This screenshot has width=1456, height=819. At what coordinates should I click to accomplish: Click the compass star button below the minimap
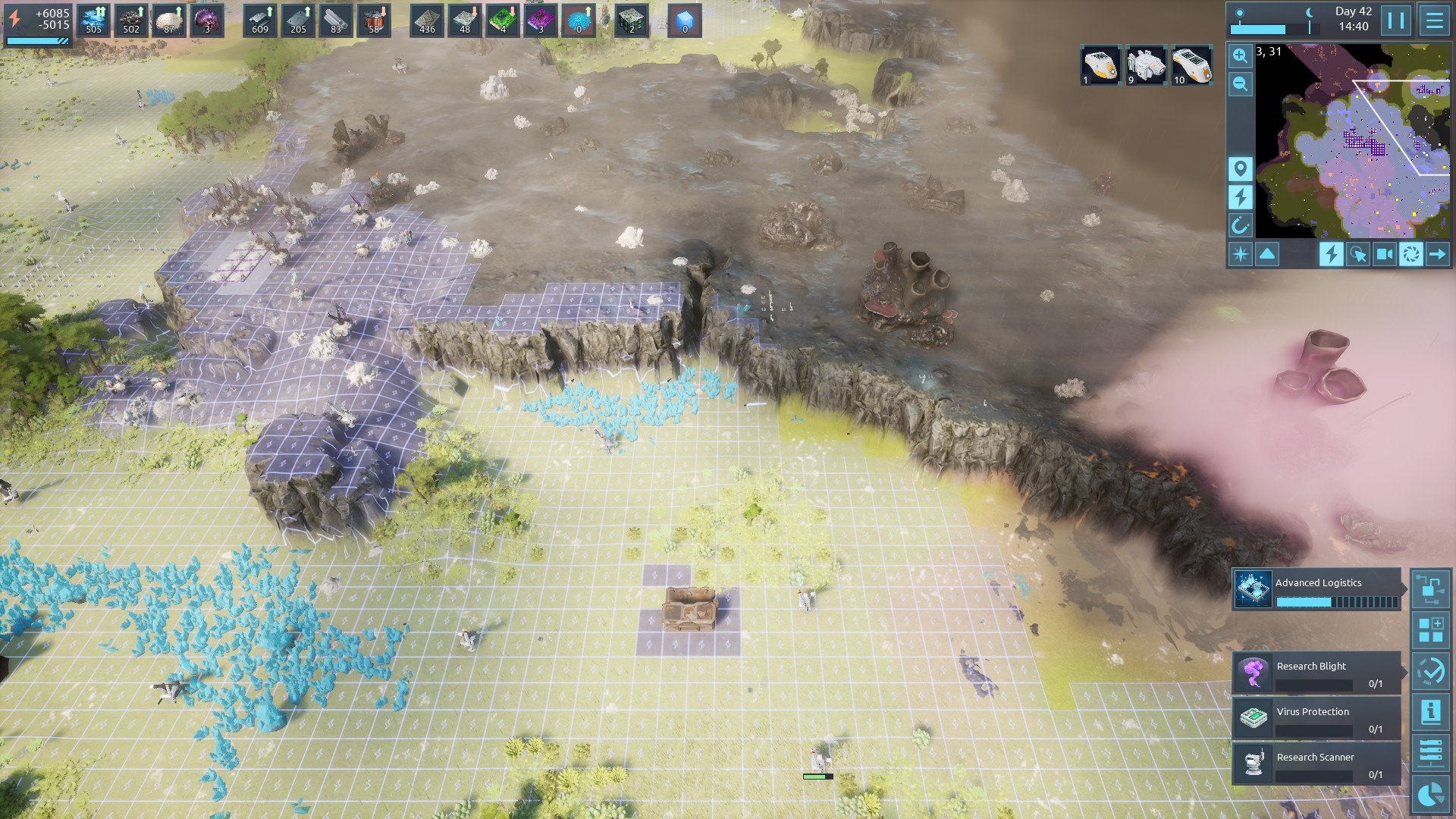click(x=1241, y=255)
